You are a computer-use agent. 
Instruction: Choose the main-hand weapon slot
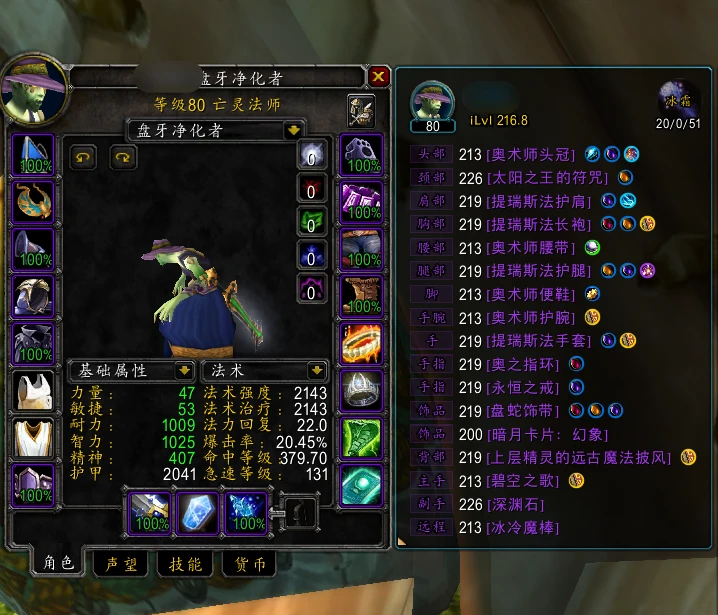[150, 511]
